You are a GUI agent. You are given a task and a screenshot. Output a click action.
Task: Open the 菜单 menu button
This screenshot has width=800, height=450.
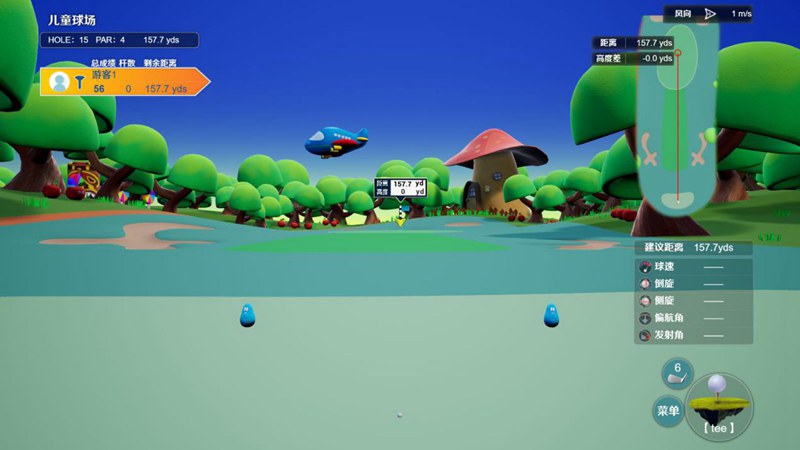click(x=667, y=410)
